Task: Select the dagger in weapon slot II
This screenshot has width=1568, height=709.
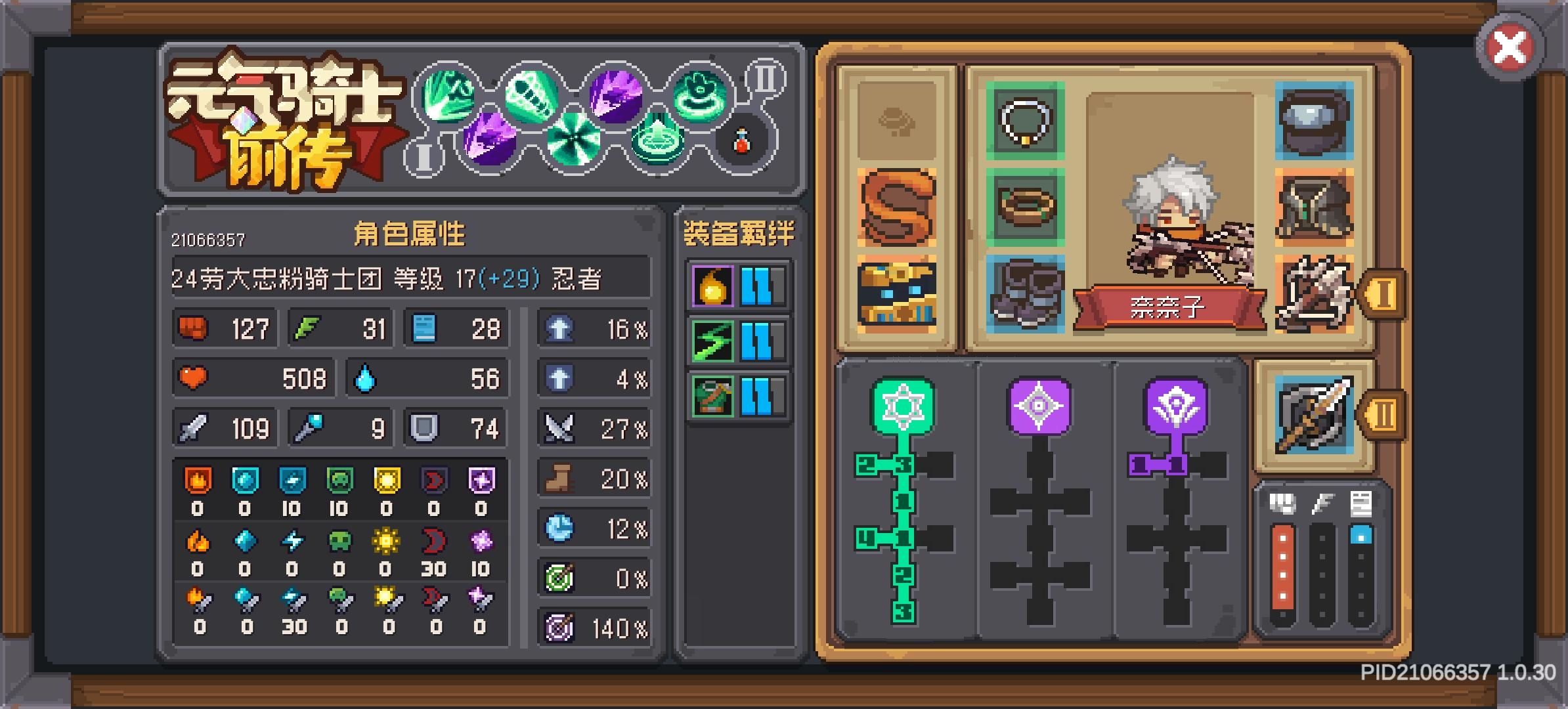Action: pyautogui.click(x=1315, y=414)
